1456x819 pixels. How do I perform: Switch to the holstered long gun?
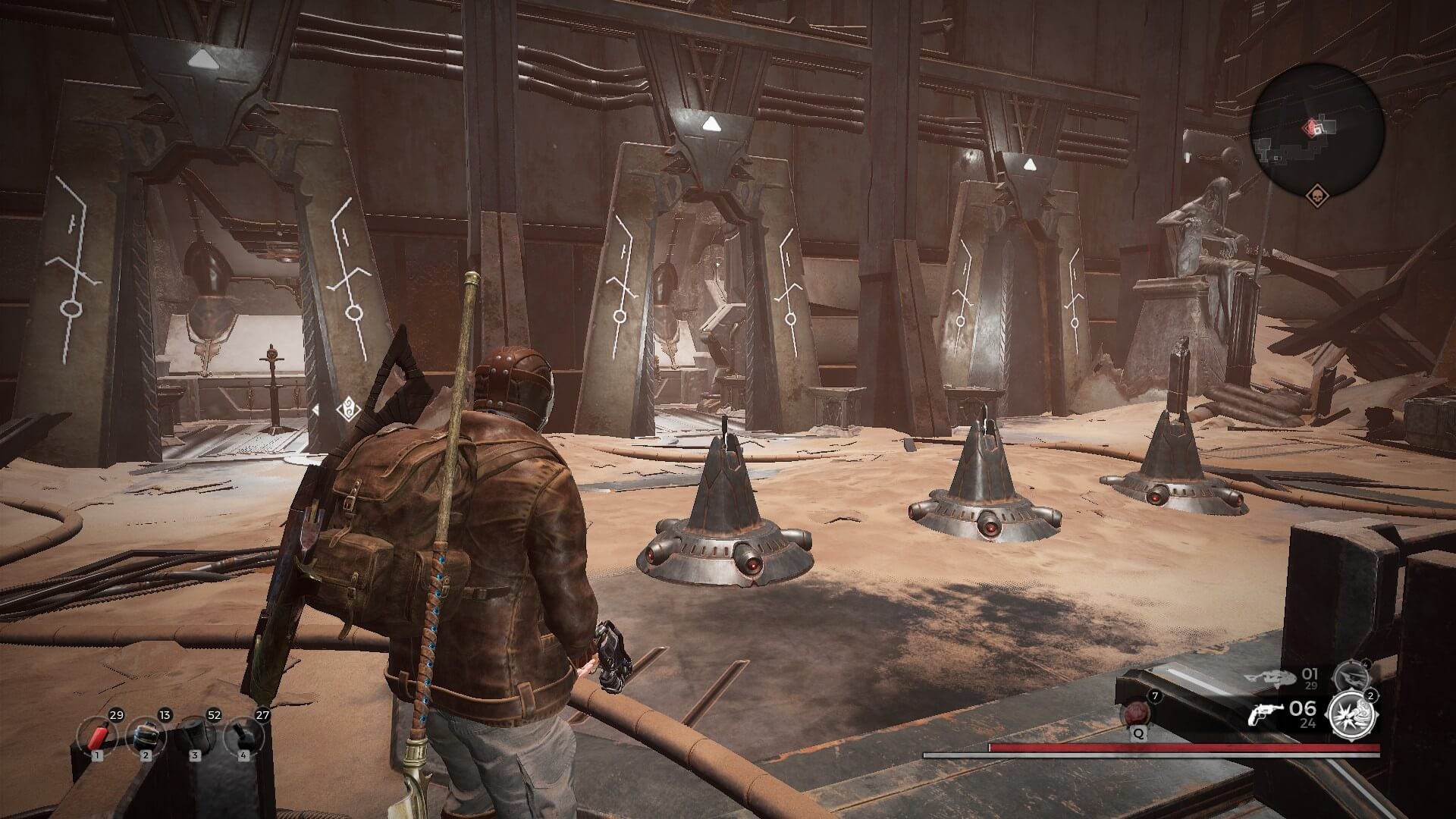1270,676
